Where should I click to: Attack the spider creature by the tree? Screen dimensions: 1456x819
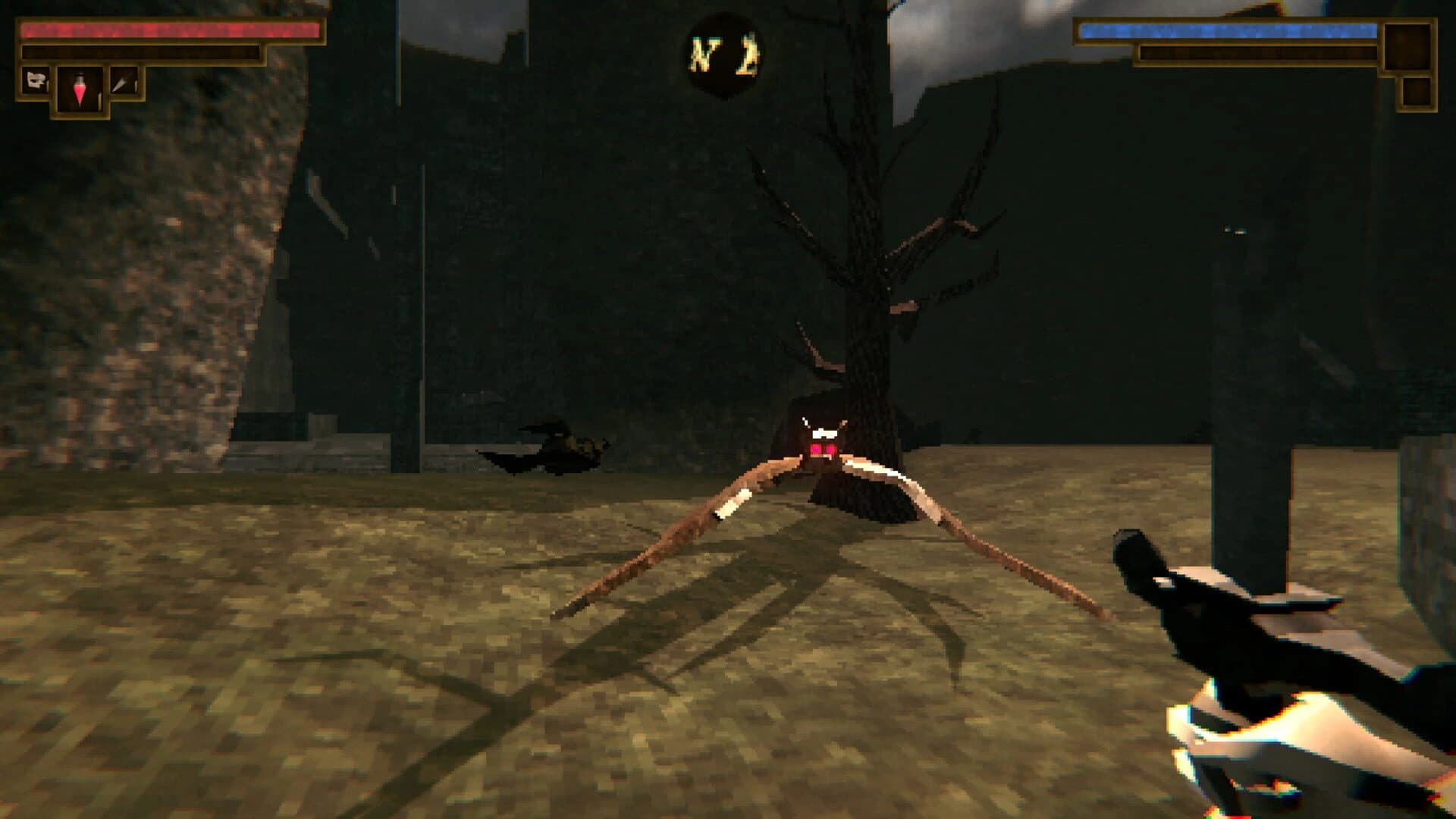click(x=823, y=455)
